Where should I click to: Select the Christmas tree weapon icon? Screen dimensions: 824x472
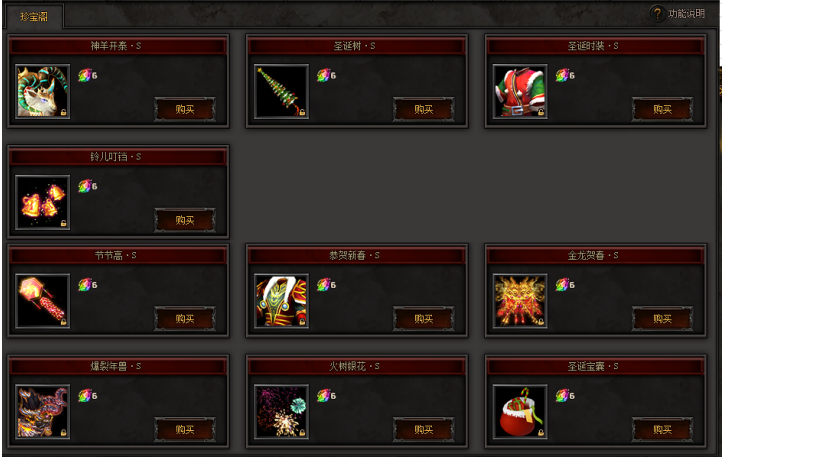[281, 92]
